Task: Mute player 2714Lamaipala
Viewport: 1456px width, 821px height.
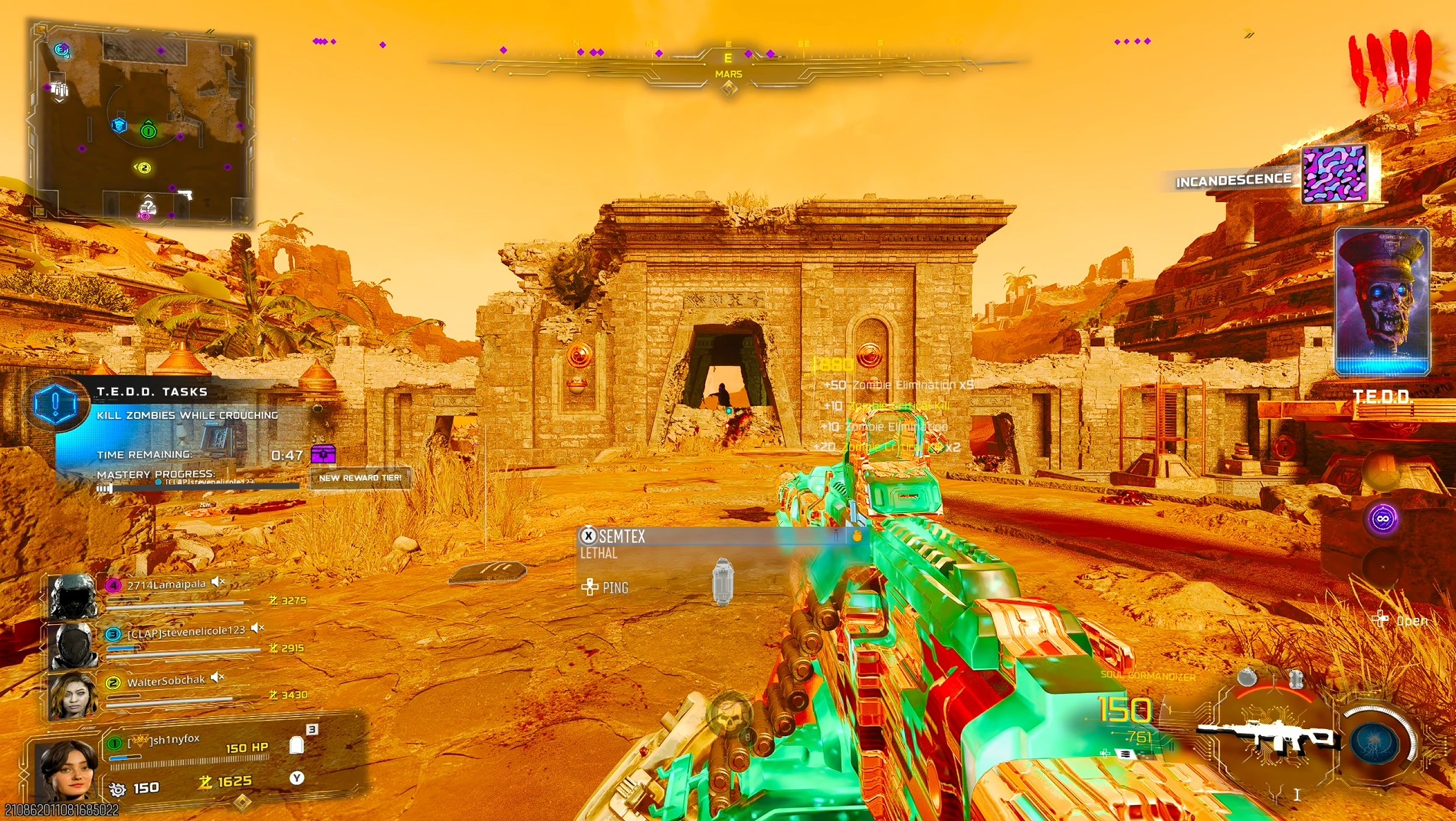Action: coord(218,581)
